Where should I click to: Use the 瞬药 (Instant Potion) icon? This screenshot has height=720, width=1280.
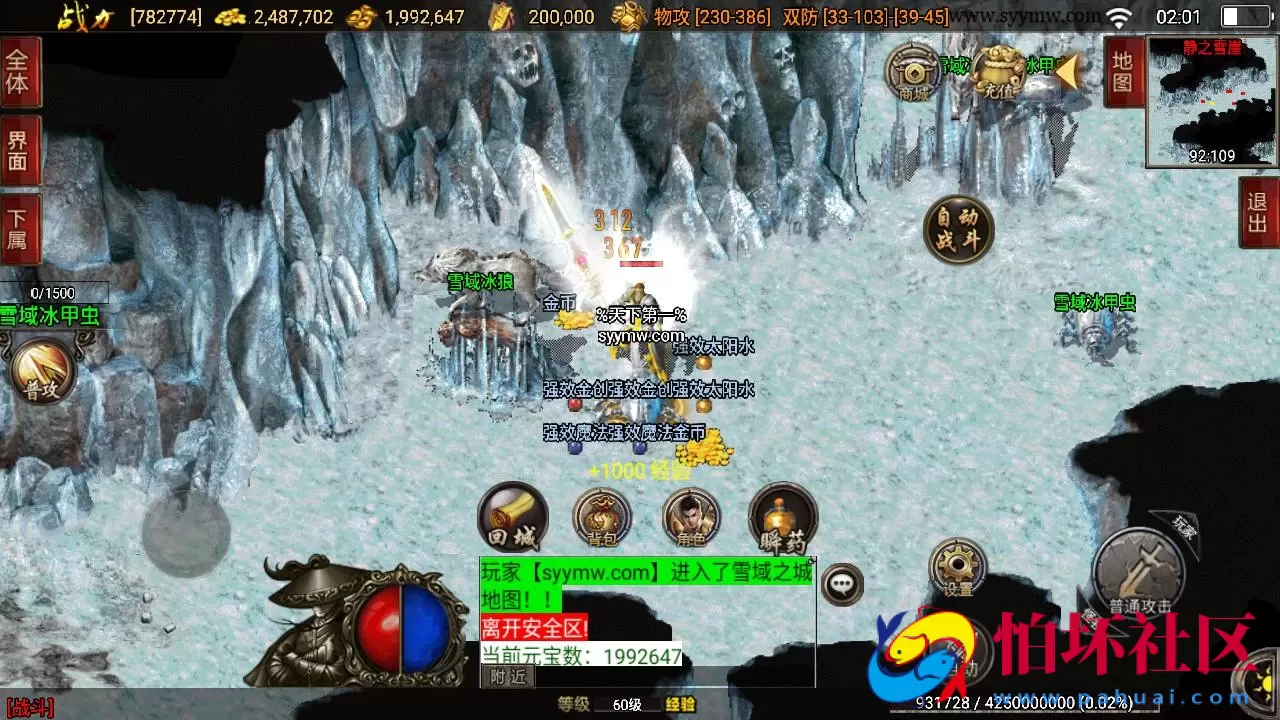click(782, 519)
